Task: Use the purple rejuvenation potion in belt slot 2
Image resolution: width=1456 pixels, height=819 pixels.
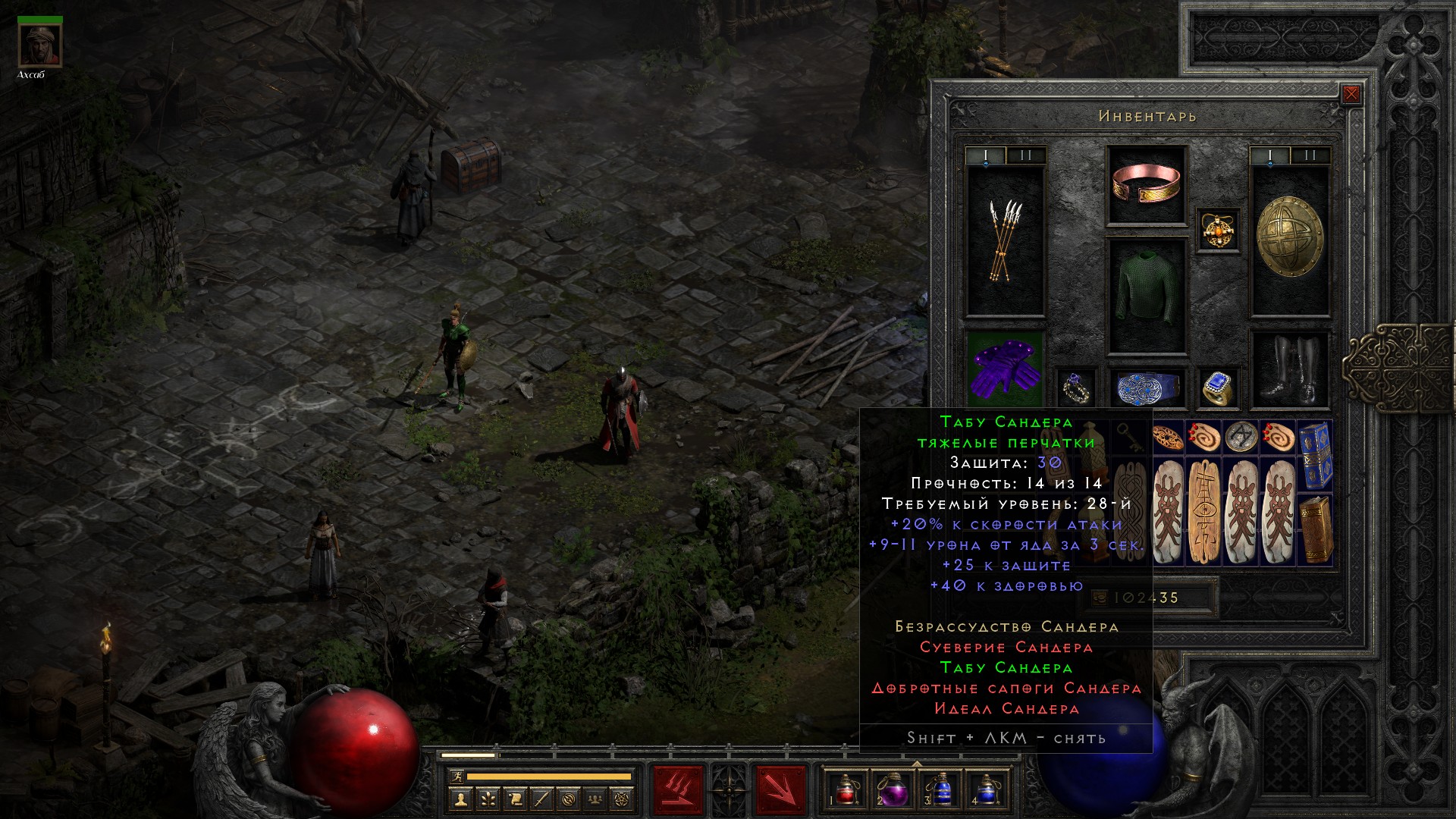Action: (892, 788)
